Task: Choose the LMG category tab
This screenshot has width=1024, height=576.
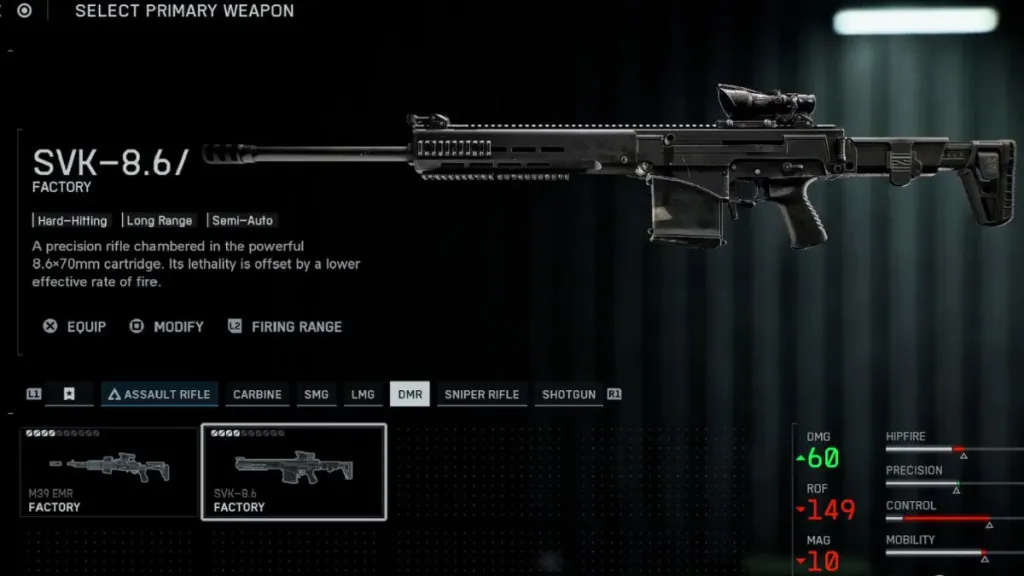Action: (363, 394)
